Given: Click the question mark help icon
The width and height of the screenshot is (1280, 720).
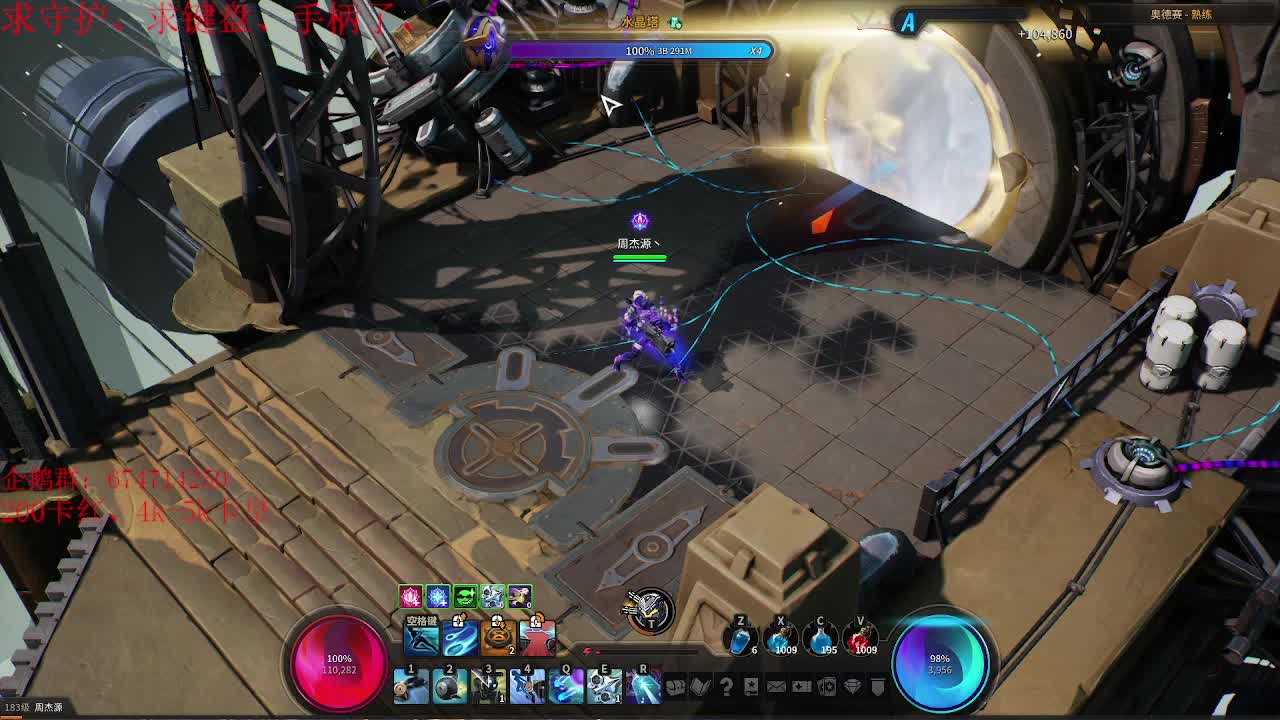Looking at the screenshot, I should 726,687.
